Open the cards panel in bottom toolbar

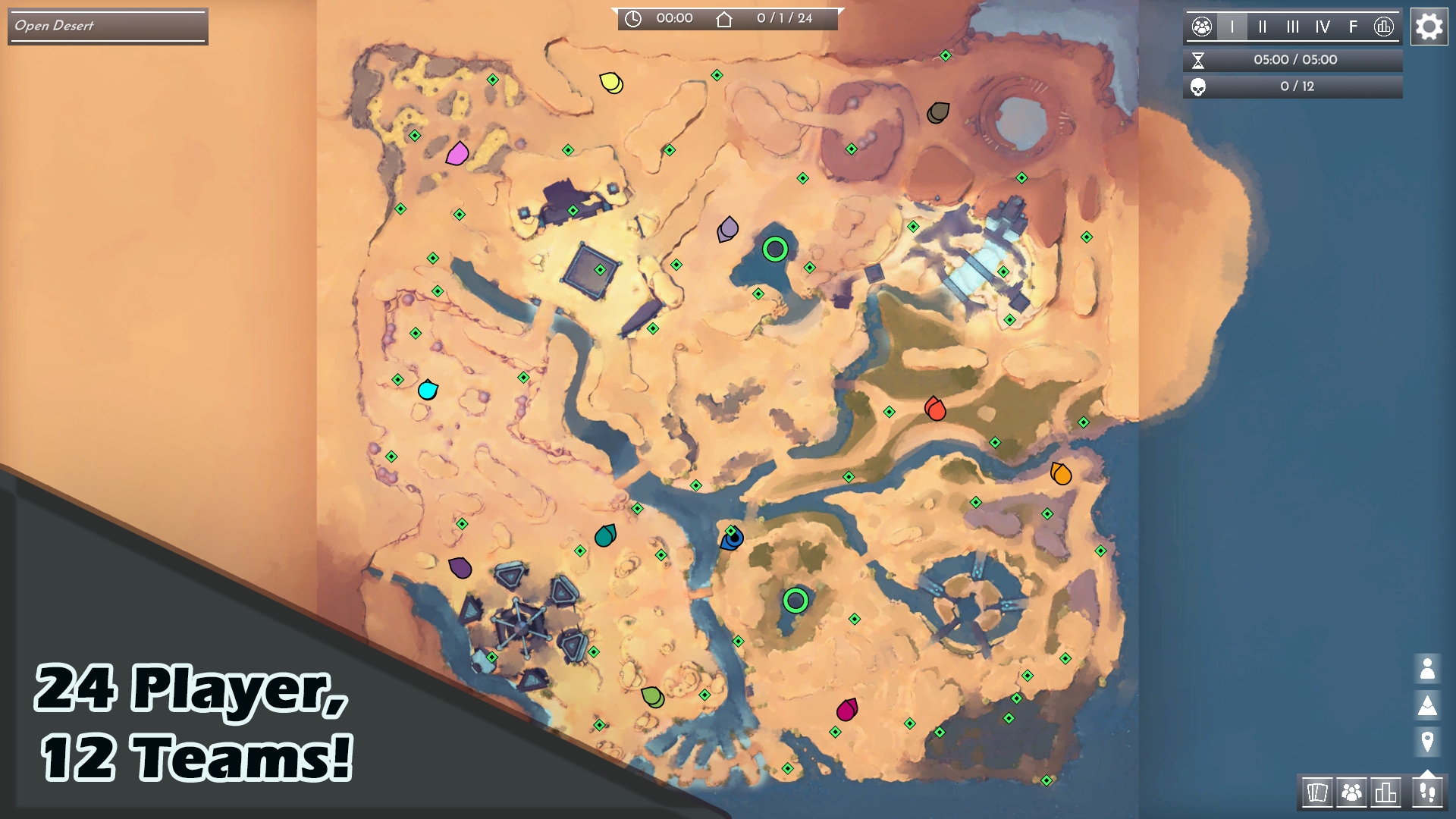point(1317,793)
